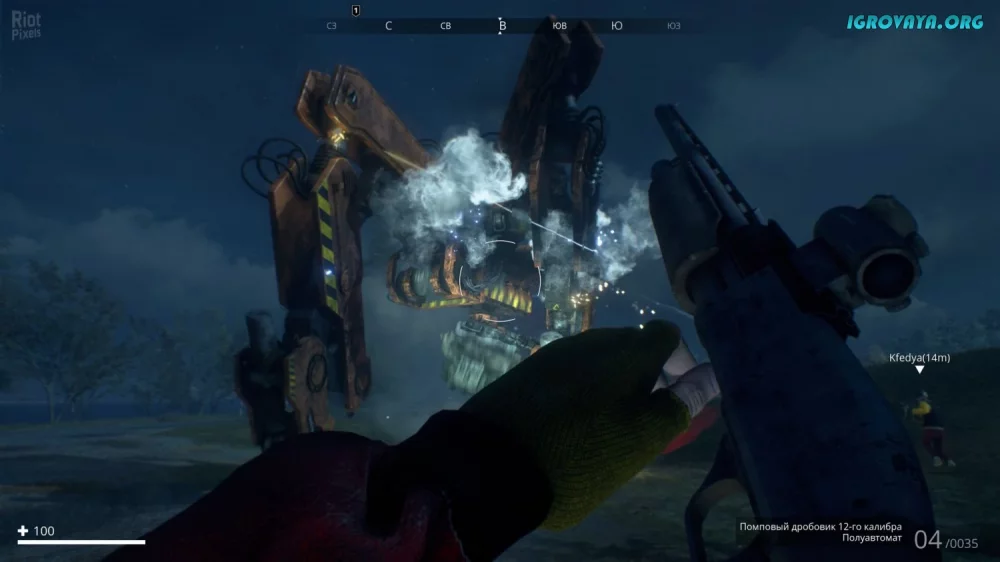Select the Помповый дробовик weapon label
Screen dimensions: 1000x562
pos(820,527)
